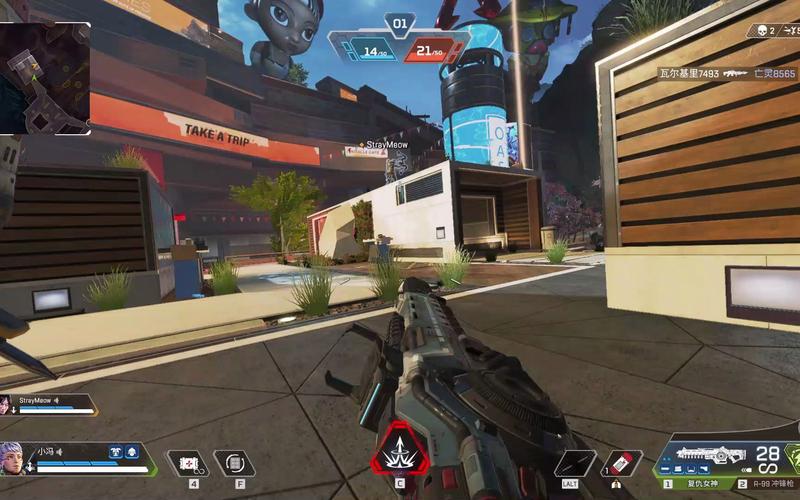Click the kill feed entry for 瓦尔基里7493
This screenshot has height=500, width=800.
coord(688,73)
